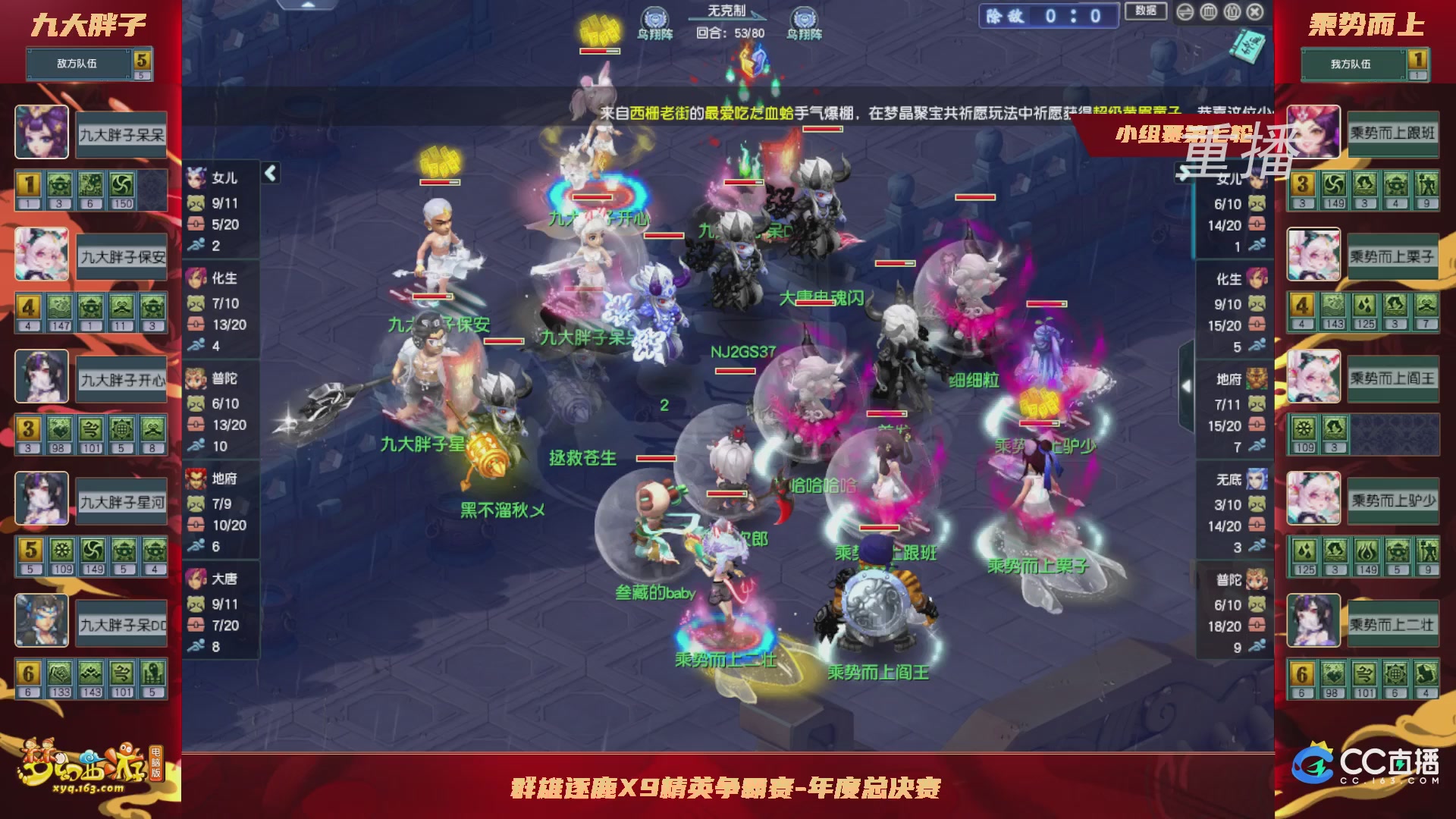Viewport: 1456px width, 819px height.
Task: Collapse the left unit stats panel with the chevron
Action: pyautogui.click(x=269, y=172)
